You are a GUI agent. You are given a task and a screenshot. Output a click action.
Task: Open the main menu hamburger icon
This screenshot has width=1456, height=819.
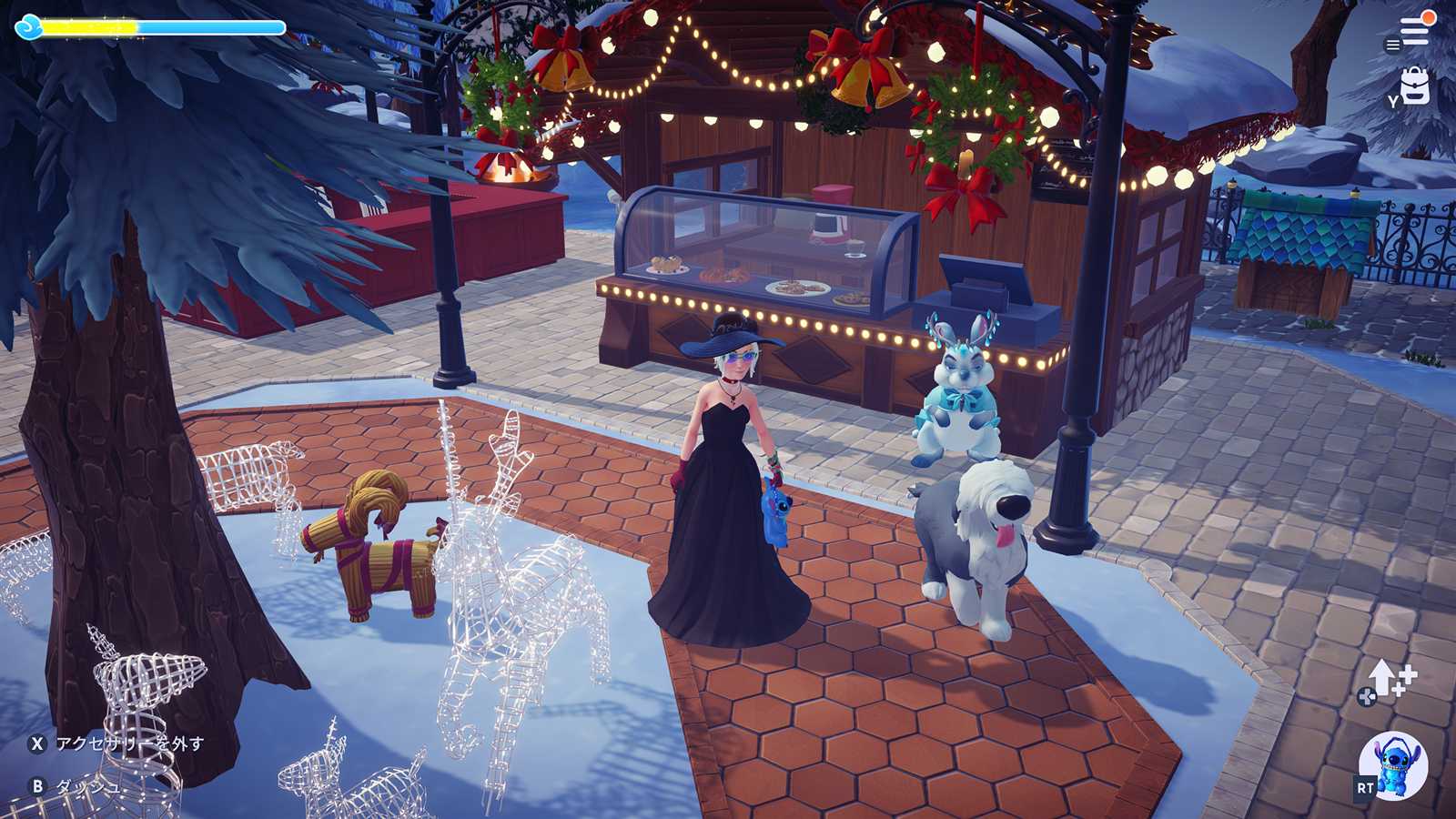1414,32
